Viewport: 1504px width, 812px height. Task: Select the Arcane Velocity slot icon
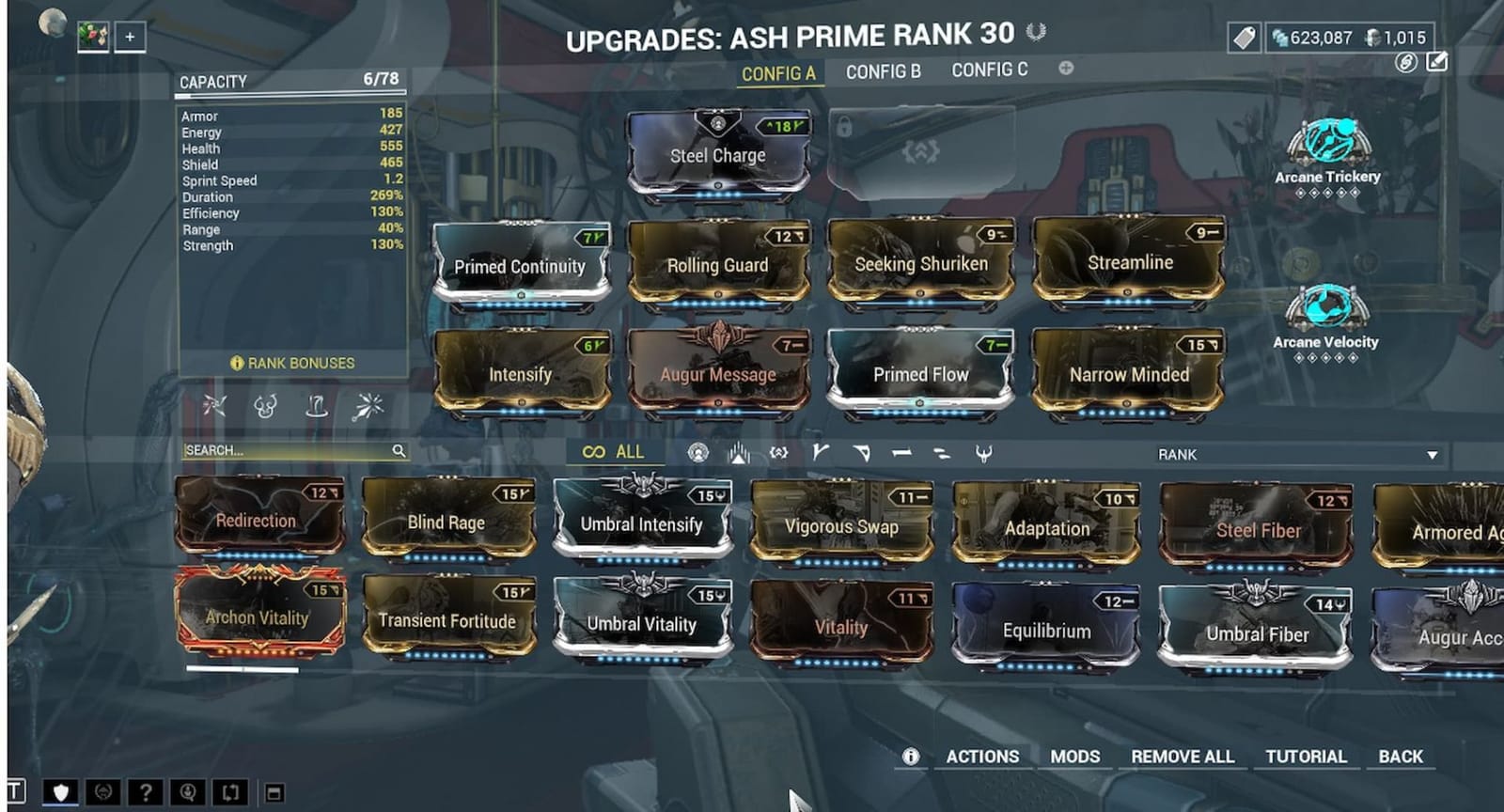coord(1327,310)
